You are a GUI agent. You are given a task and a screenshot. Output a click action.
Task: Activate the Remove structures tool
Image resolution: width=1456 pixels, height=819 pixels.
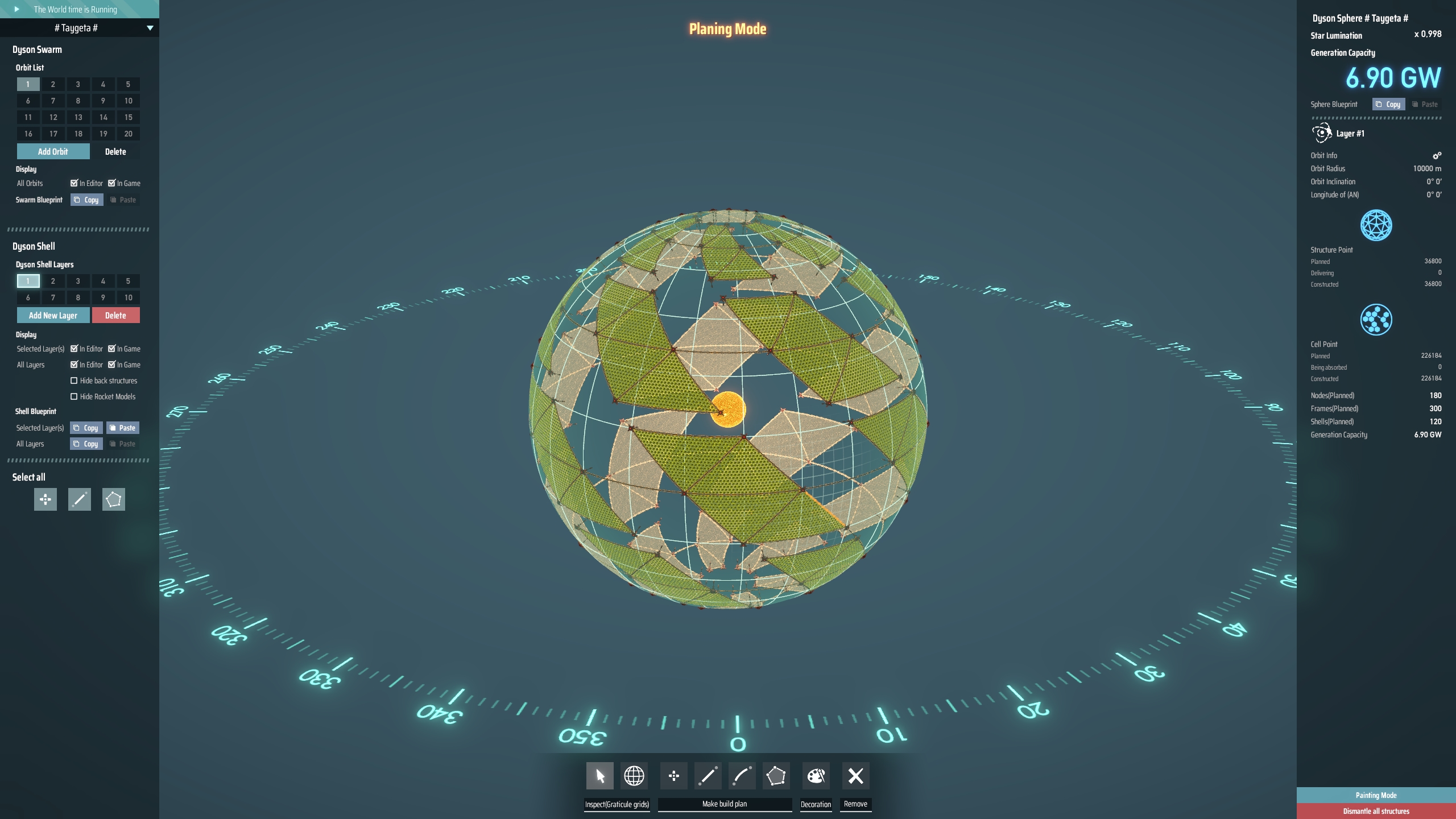[855, 776]
